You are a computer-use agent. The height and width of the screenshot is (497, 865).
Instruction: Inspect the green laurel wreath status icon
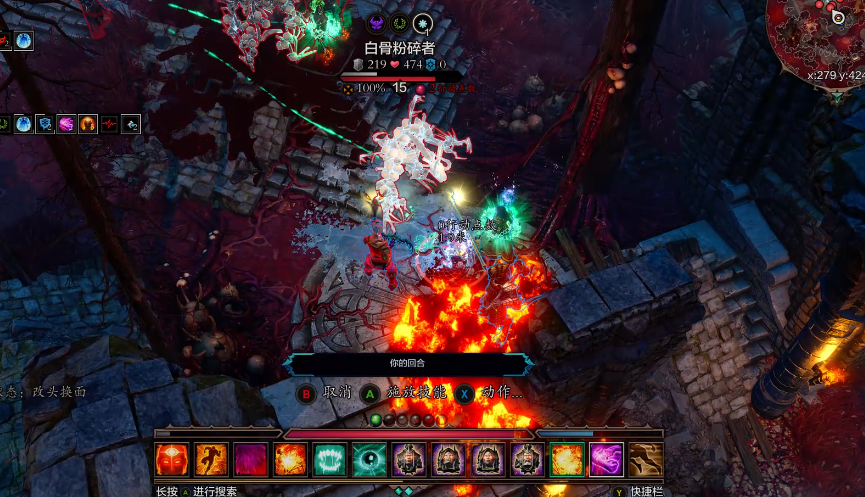400,24
